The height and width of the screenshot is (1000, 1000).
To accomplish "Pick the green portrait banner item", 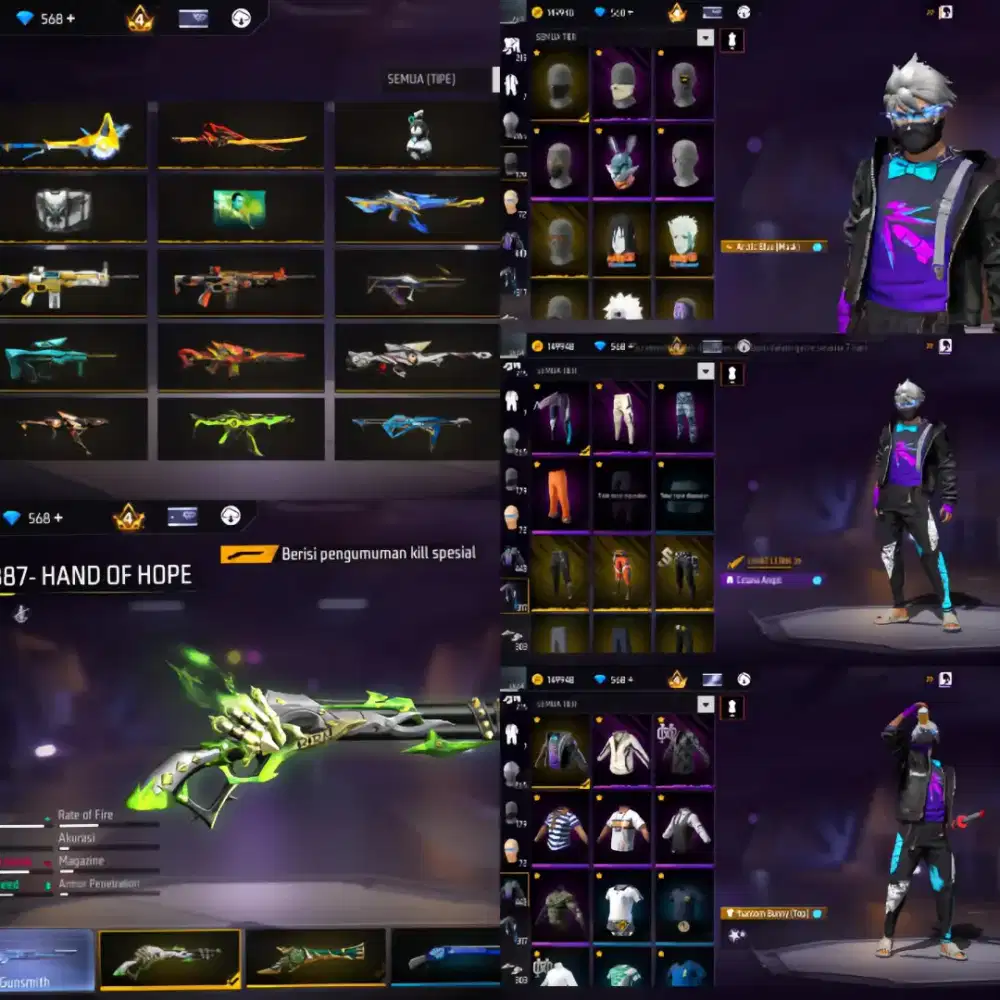I will pyautogui.click(x=239, y=208).
